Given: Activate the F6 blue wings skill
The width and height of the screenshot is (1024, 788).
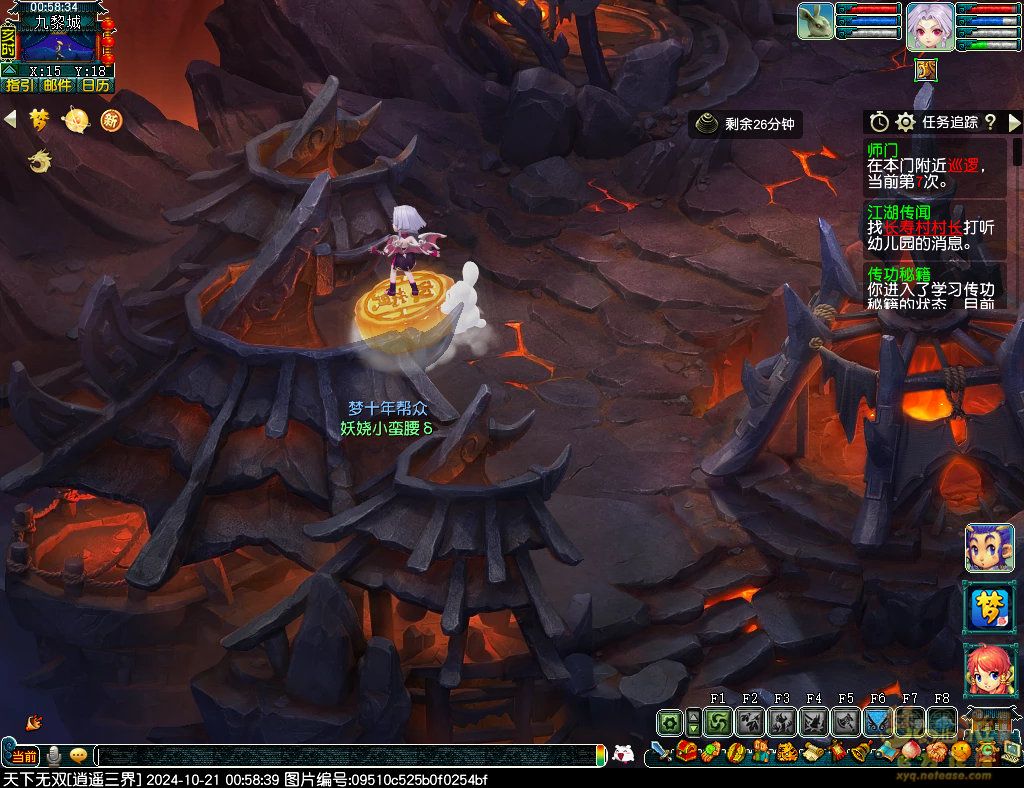Looking at the screenshot, I should click(x=878, y=722).
